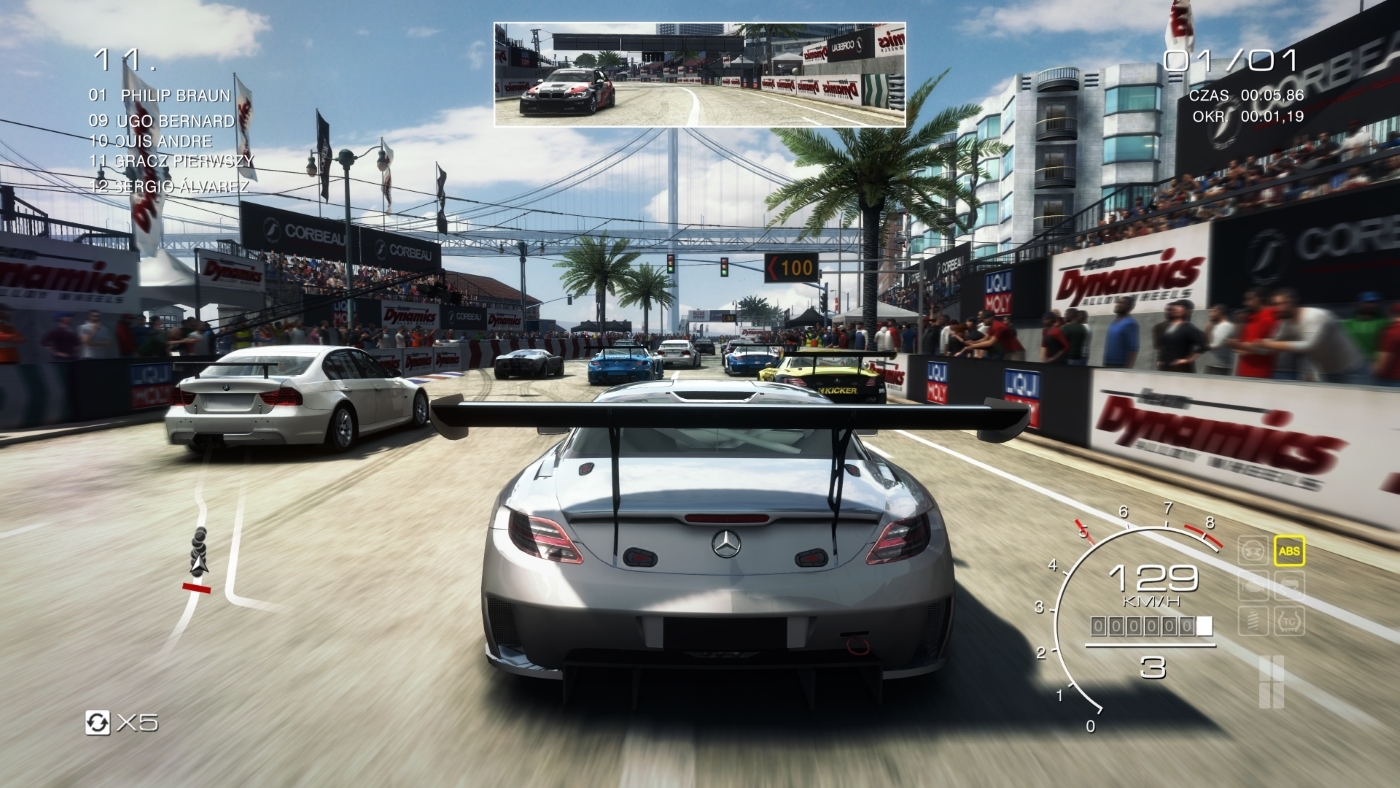Click the engine status icon
The image size is (1400, 788).
click(x=1253, y=585)
